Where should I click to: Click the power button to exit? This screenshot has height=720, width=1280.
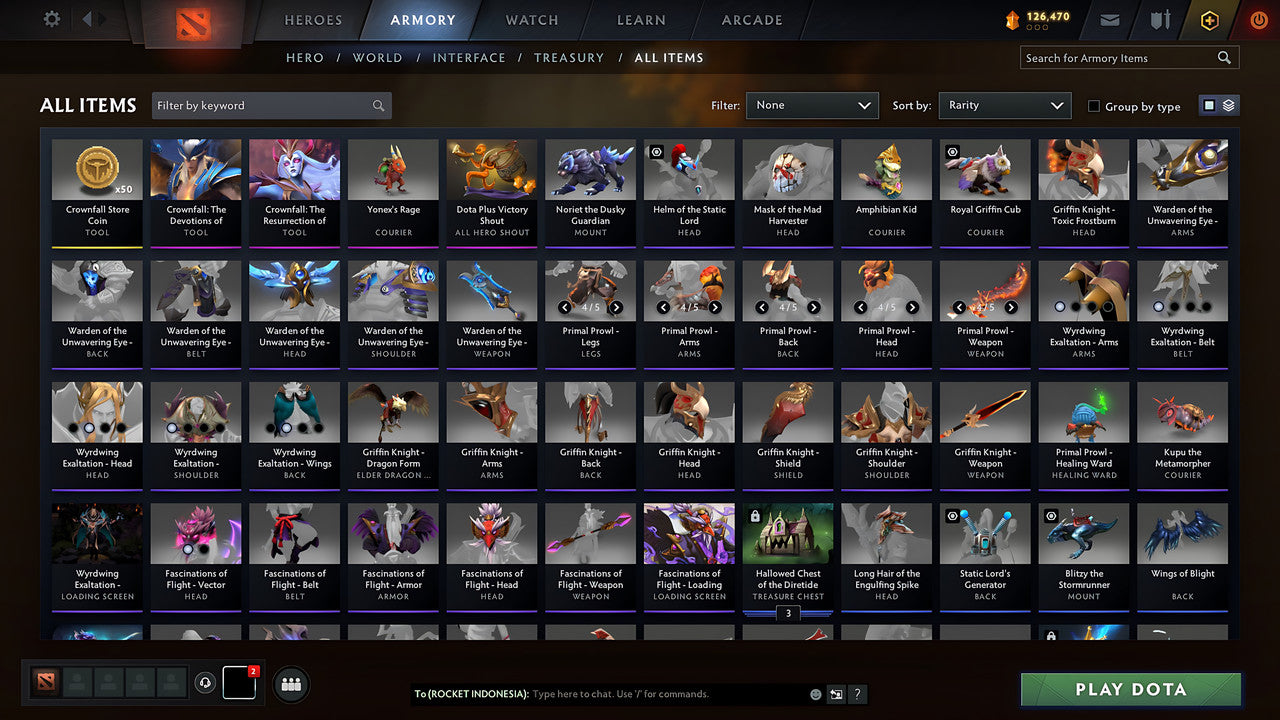pos(1258,18)
